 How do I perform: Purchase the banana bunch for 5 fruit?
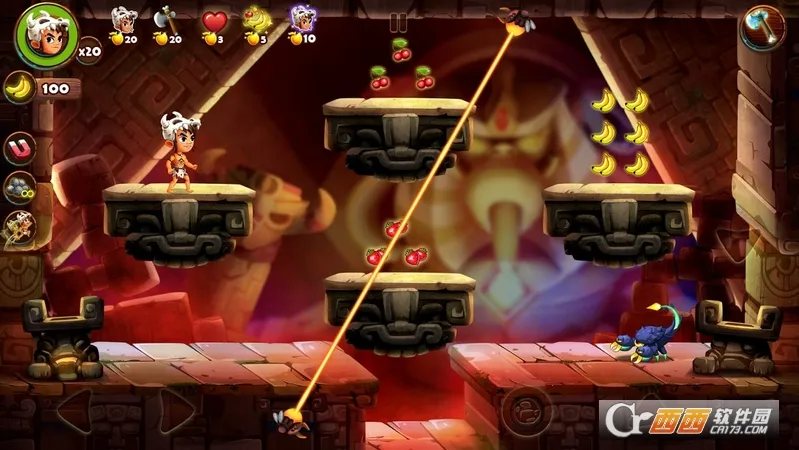coord(257,20)
